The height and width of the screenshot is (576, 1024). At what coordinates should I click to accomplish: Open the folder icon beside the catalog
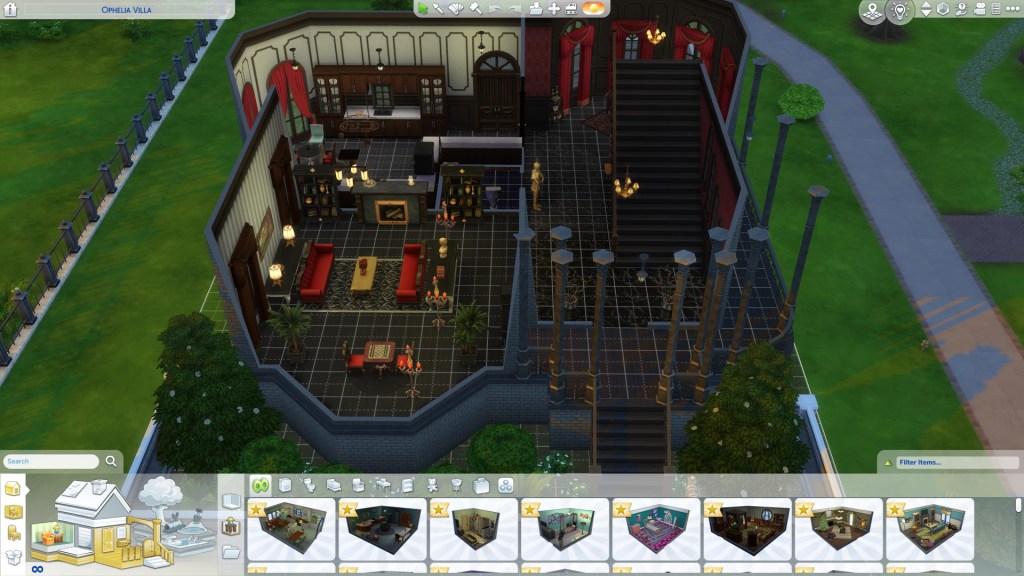pos(231,551)
